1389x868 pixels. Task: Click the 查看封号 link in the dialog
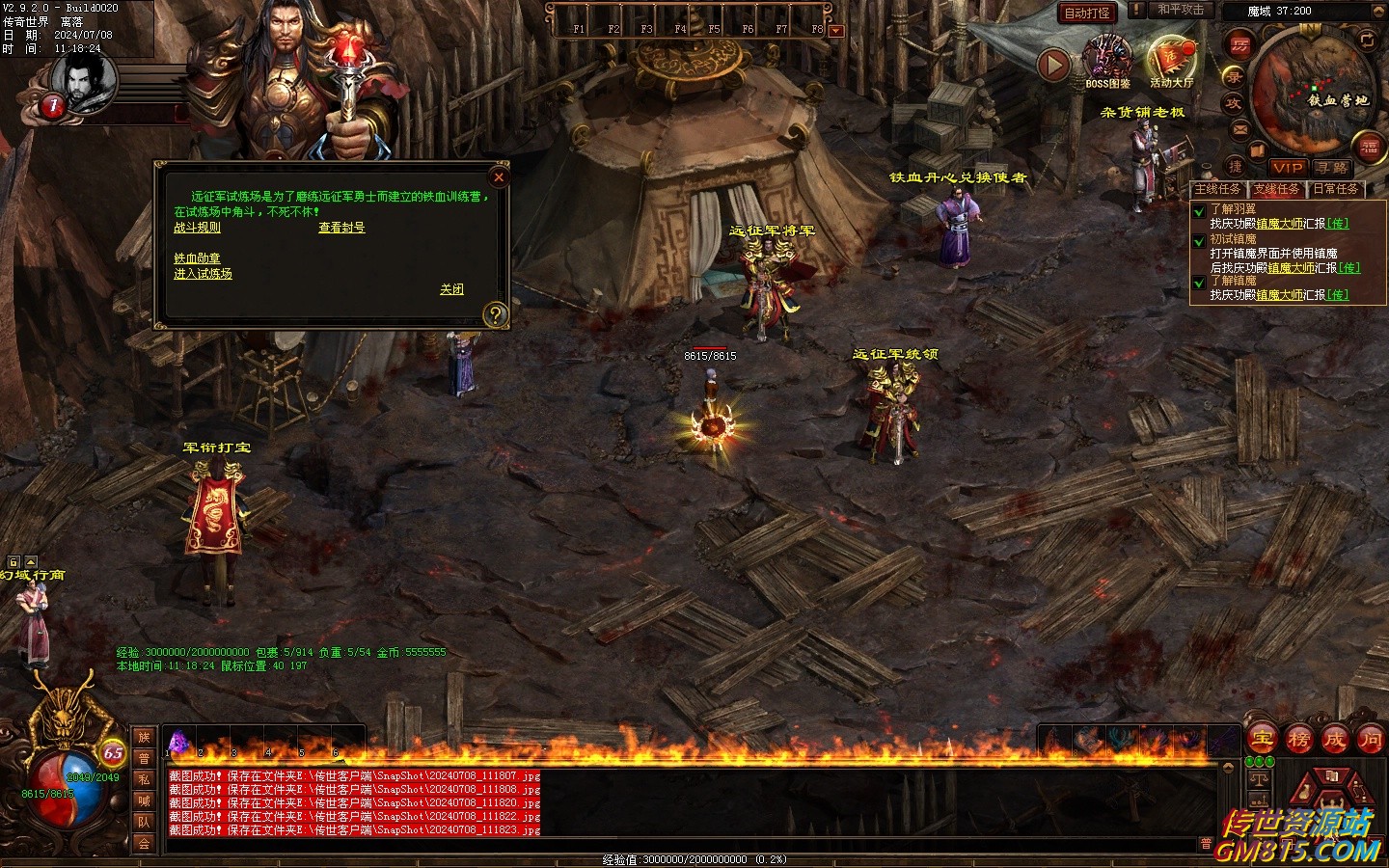[341, 228]
